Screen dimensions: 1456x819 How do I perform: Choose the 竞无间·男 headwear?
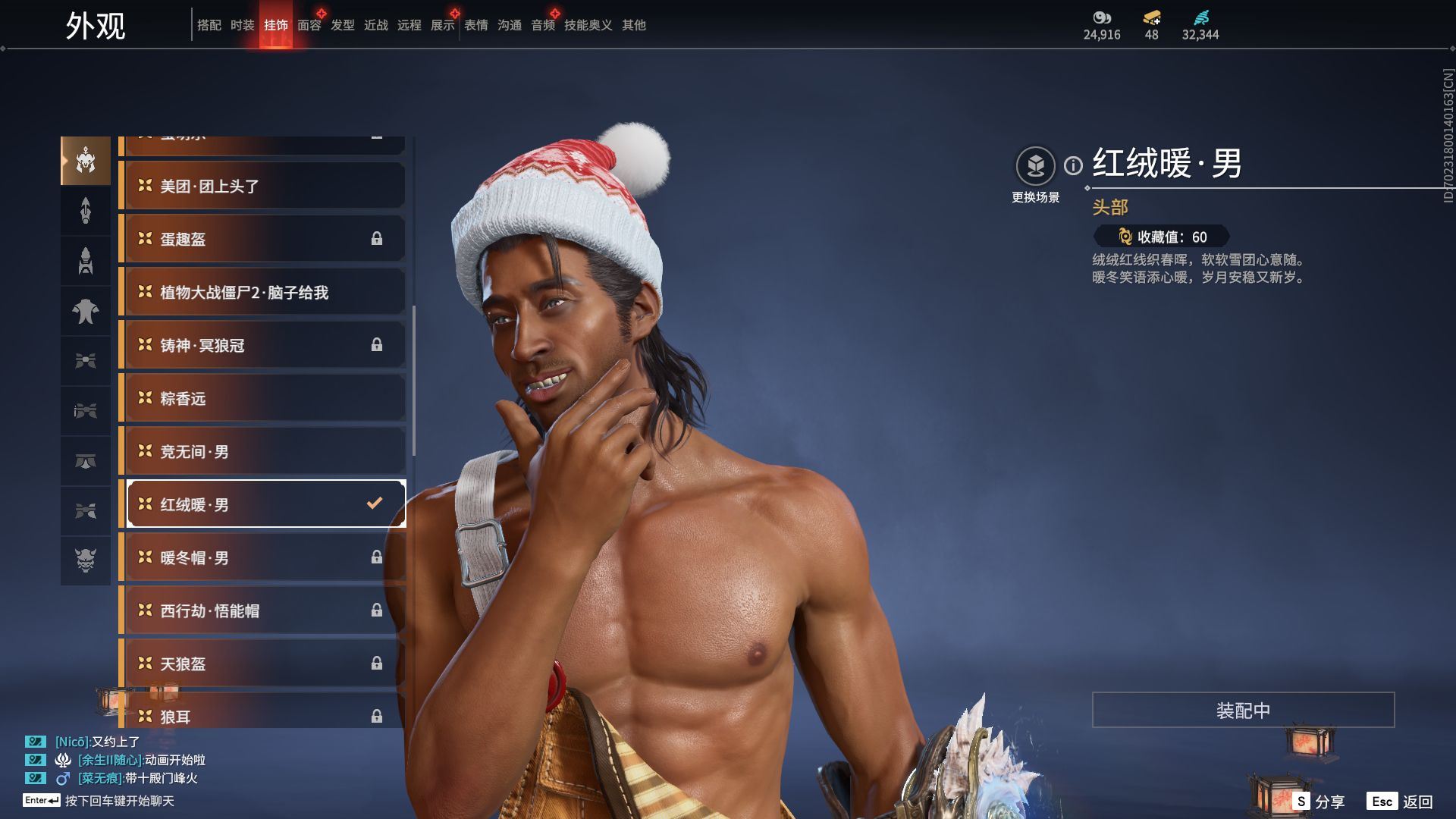pyautogui.click(x=262, y=451)
